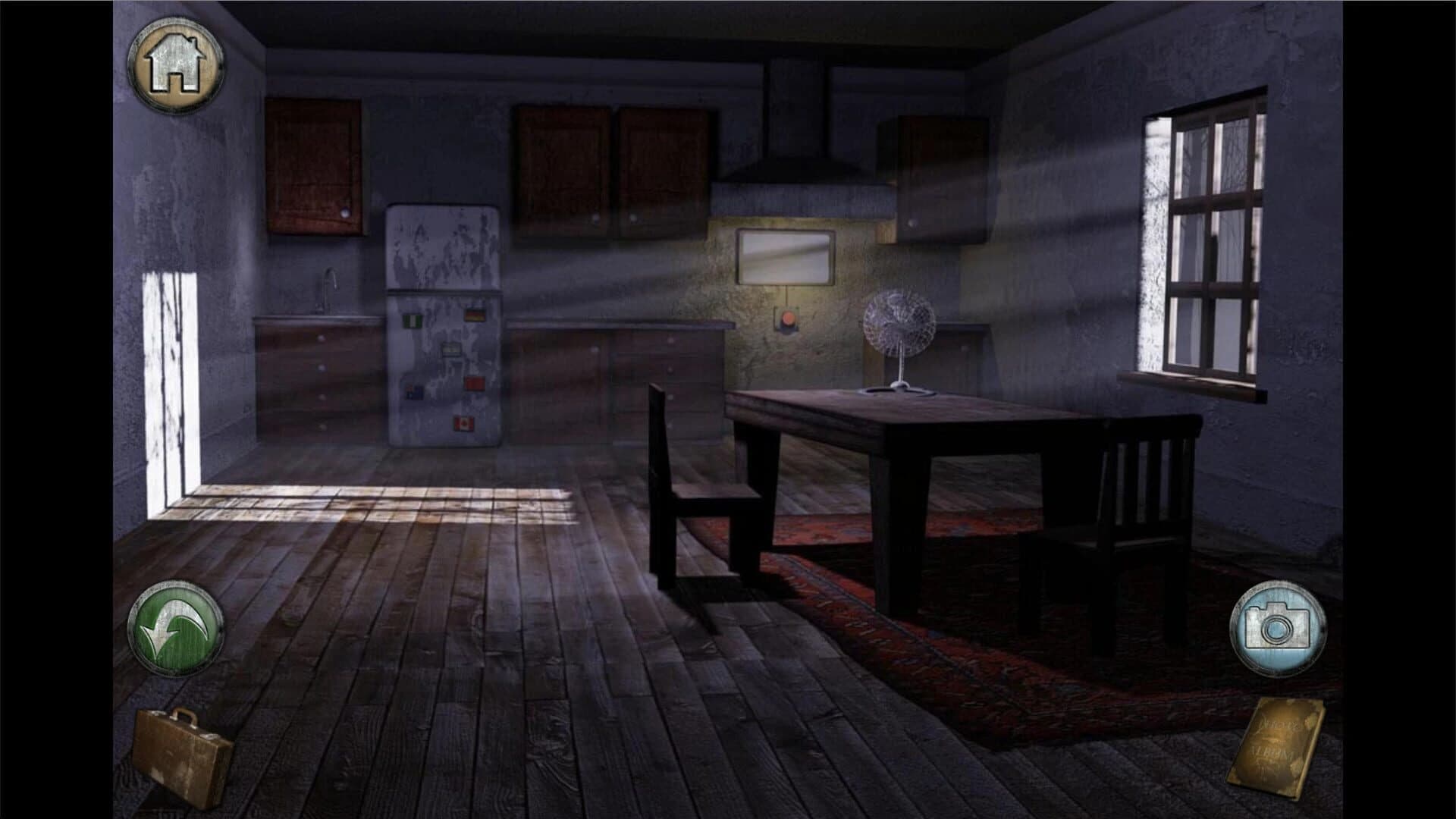Select the Italy flag magnet on the fridge
The width and height of the screenshot is (1456, 819).
pyautogui.click(x=413, y=321)
